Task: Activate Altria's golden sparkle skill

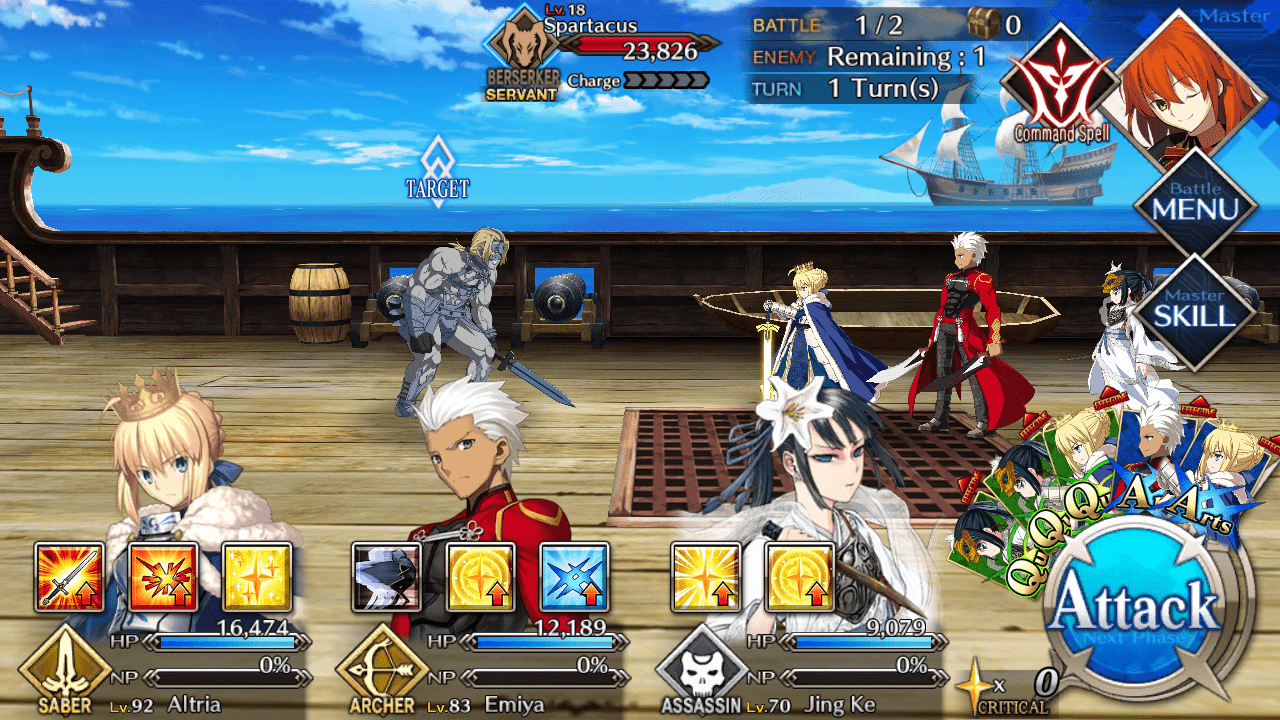Action: pyautogui.click(x=257, y=577)
